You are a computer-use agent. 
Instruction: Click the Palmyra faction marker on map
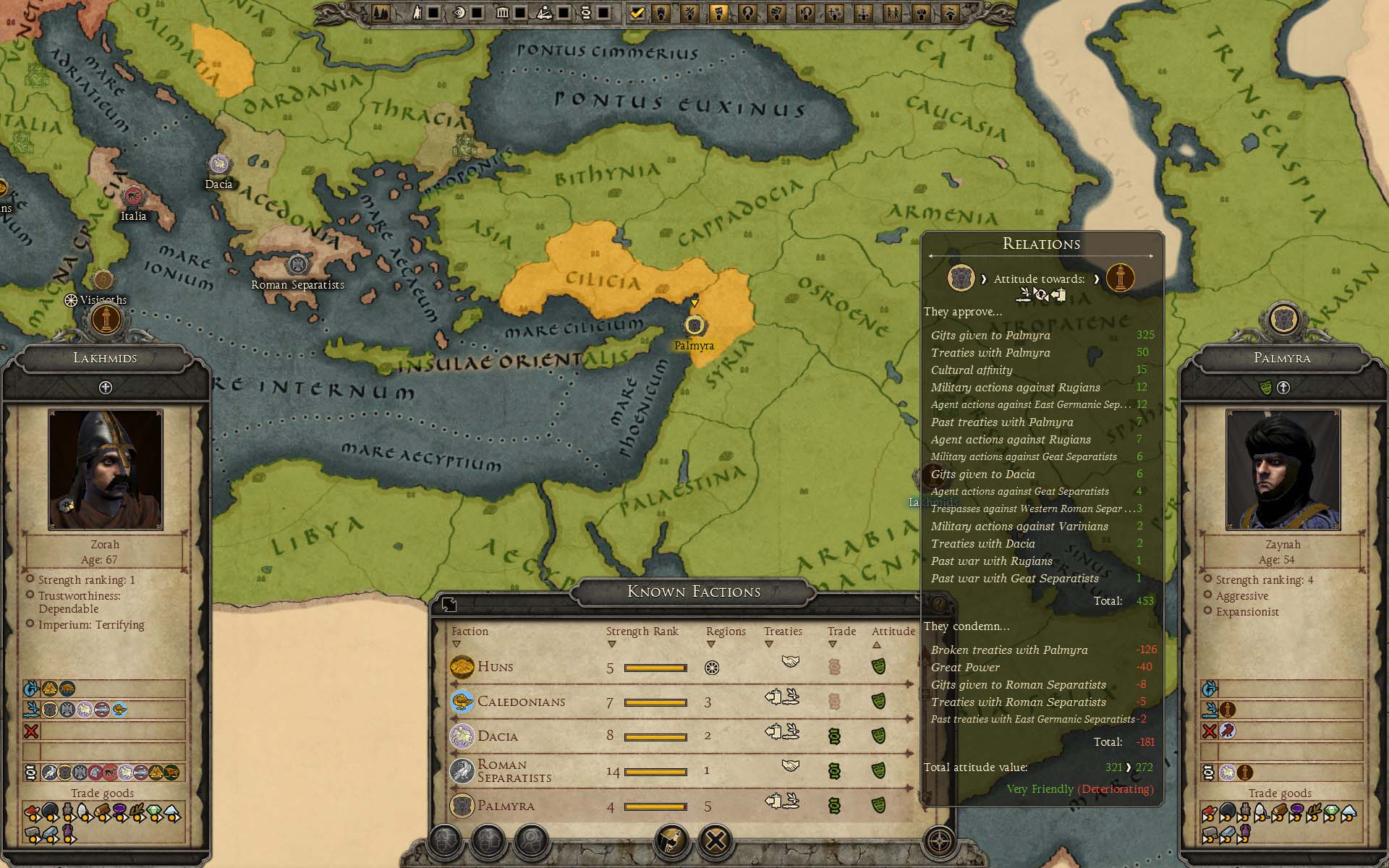tap(694, 325)
